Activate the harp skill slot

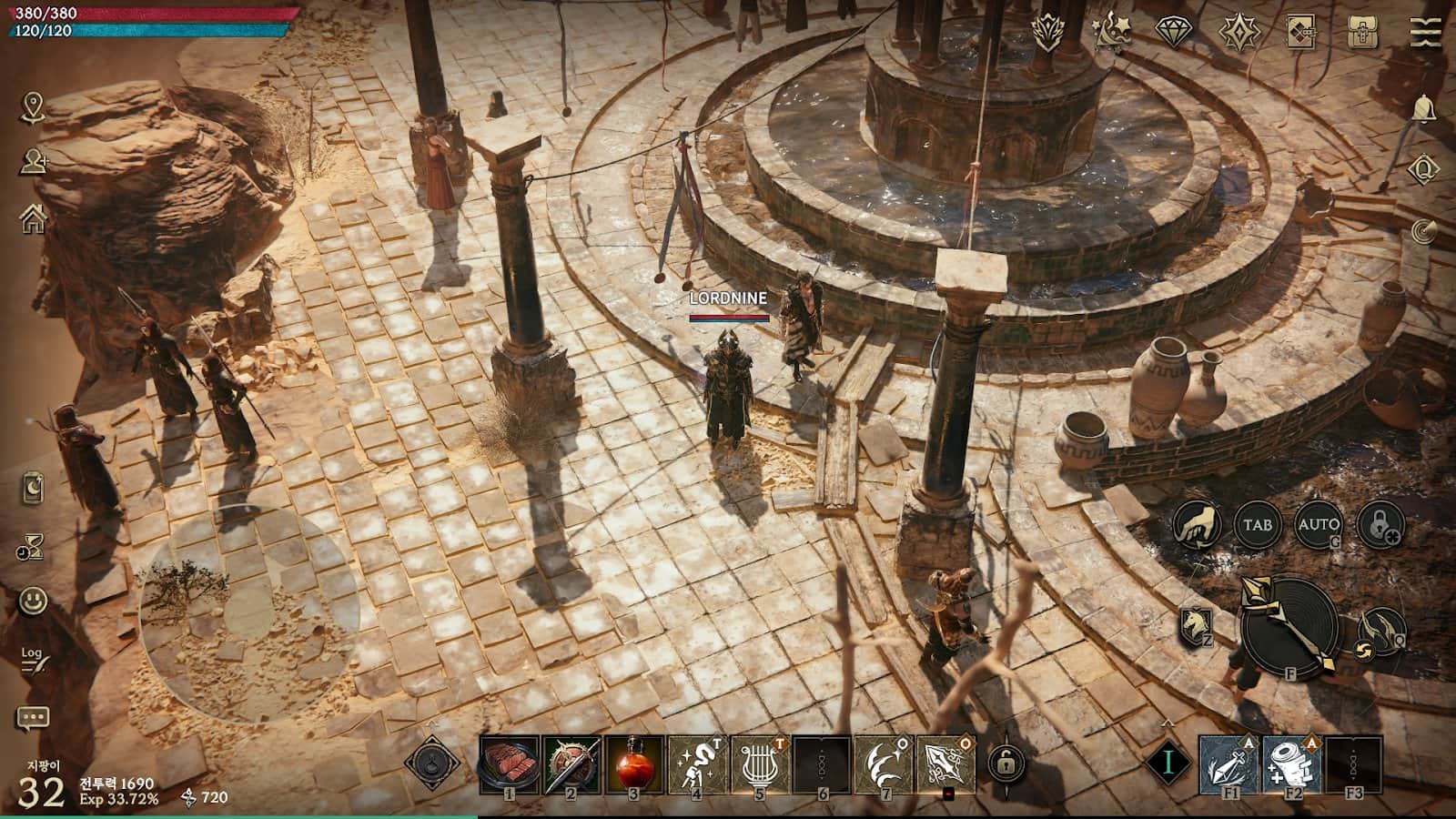[758, 763]
